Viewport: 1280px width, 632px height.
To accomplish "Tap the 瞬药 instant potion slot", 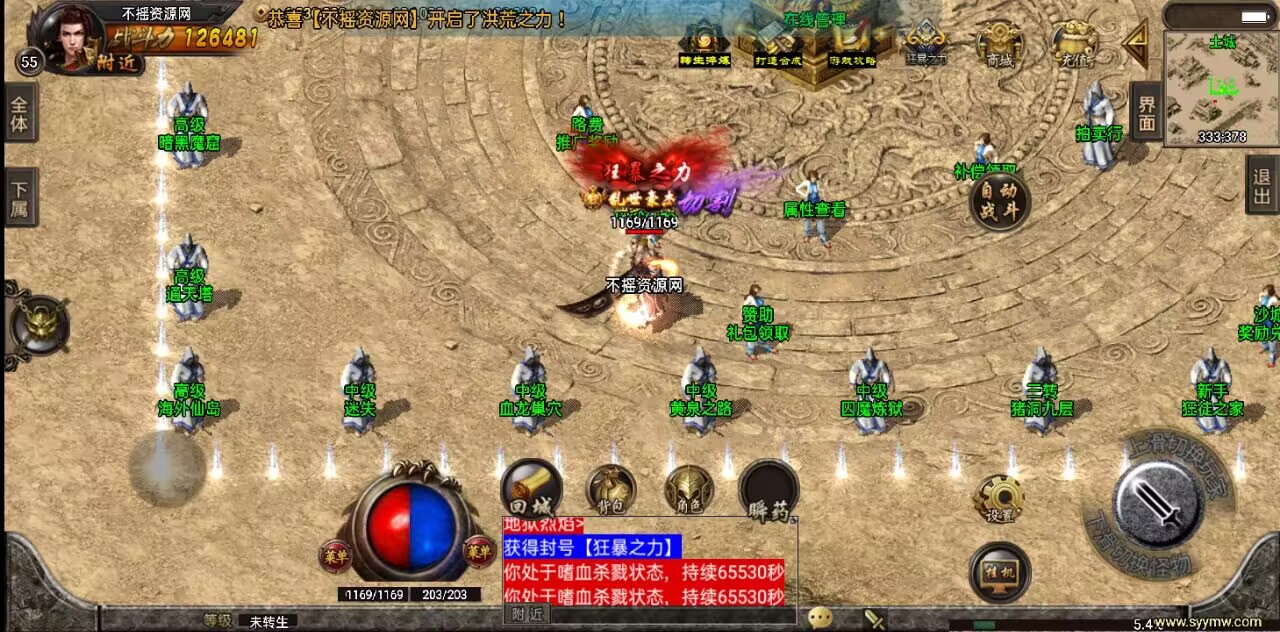I will (x=768, y=490).
